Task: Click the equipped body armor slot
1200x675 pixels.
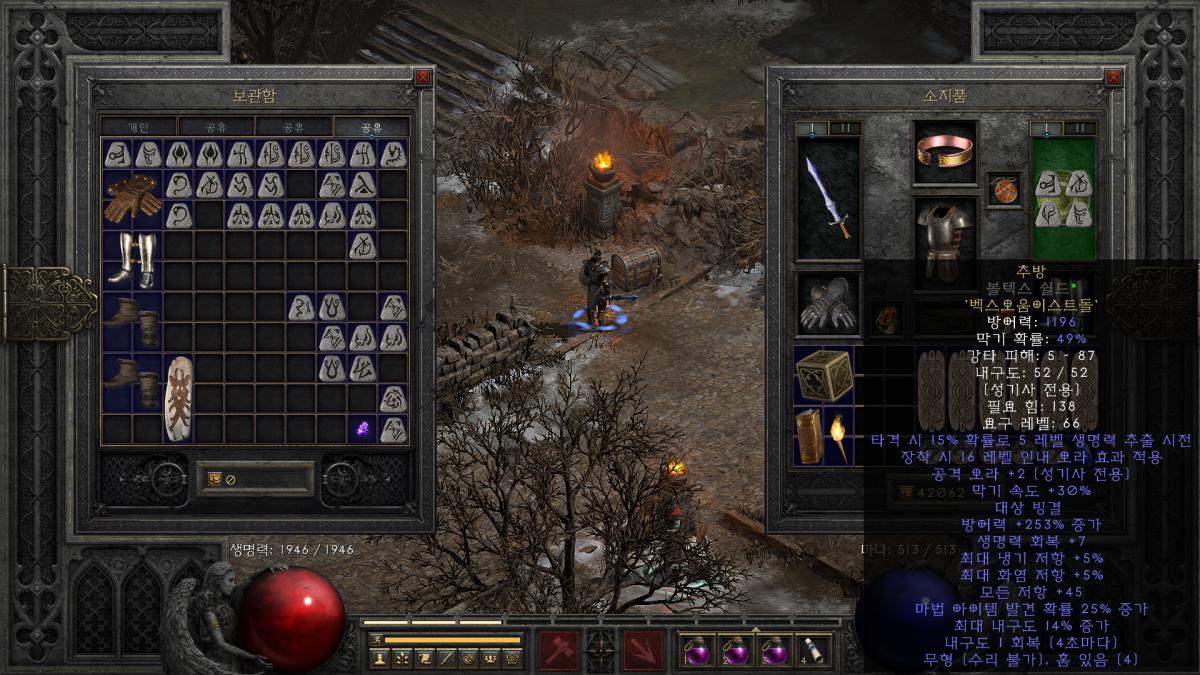Action: point(945,238)
